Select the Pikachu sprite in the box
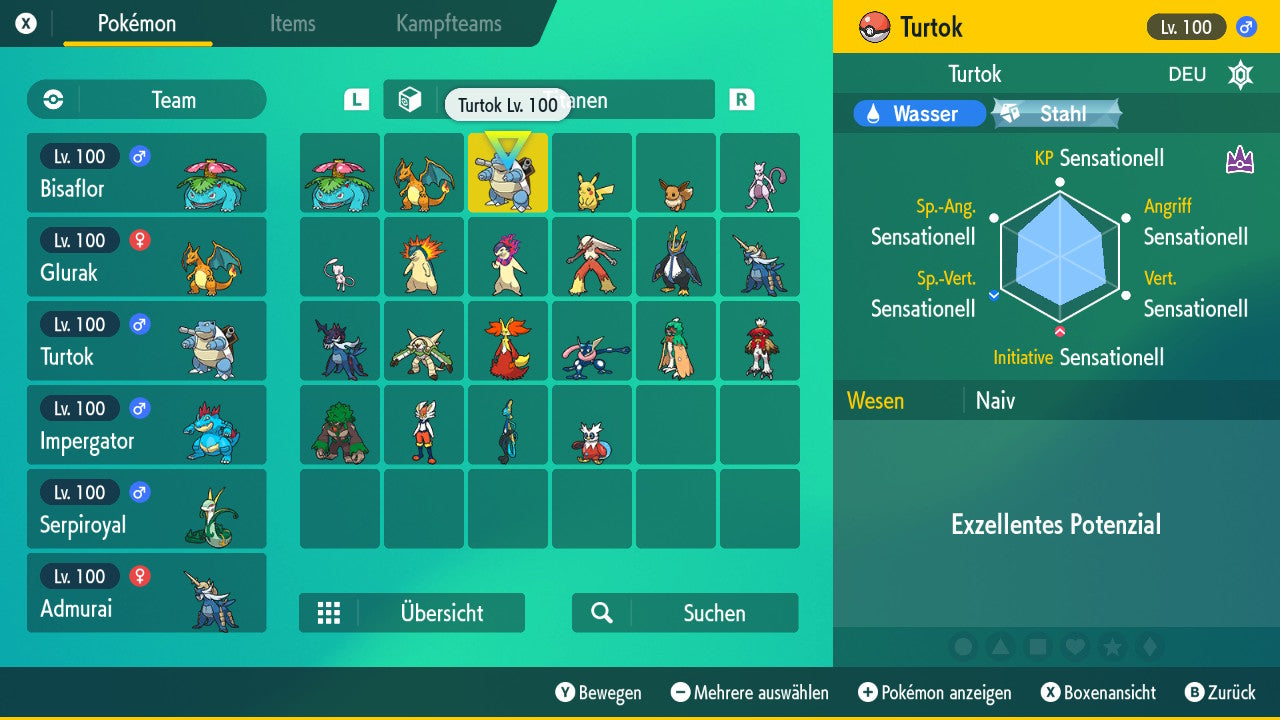This screenshot has height=720, width=1280. tap(592, 173)
